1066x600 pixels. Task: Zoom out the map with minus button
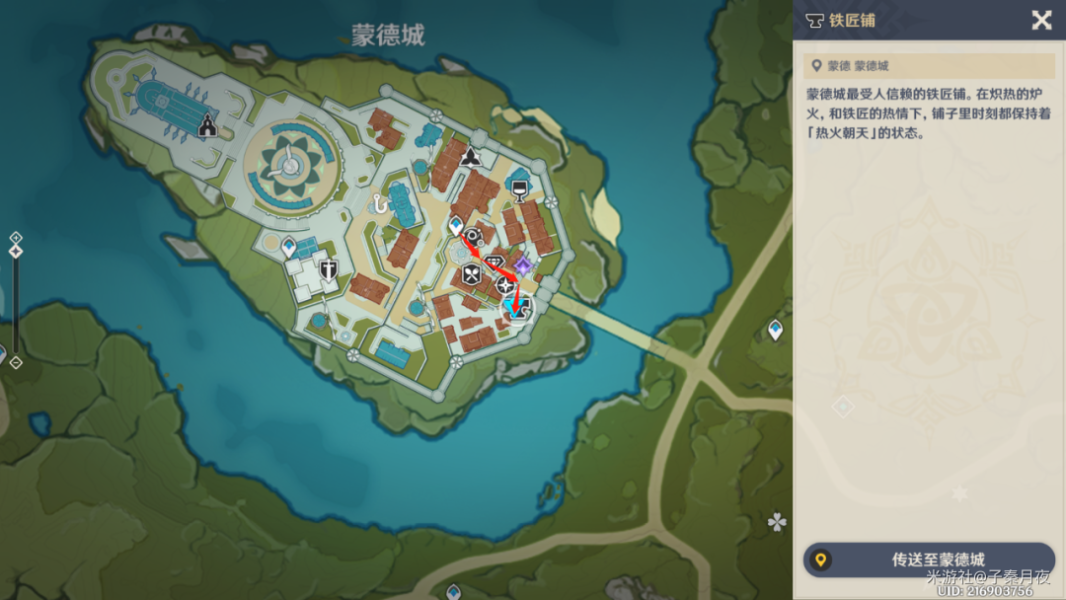pyautogui.click(x=16, y=362)
